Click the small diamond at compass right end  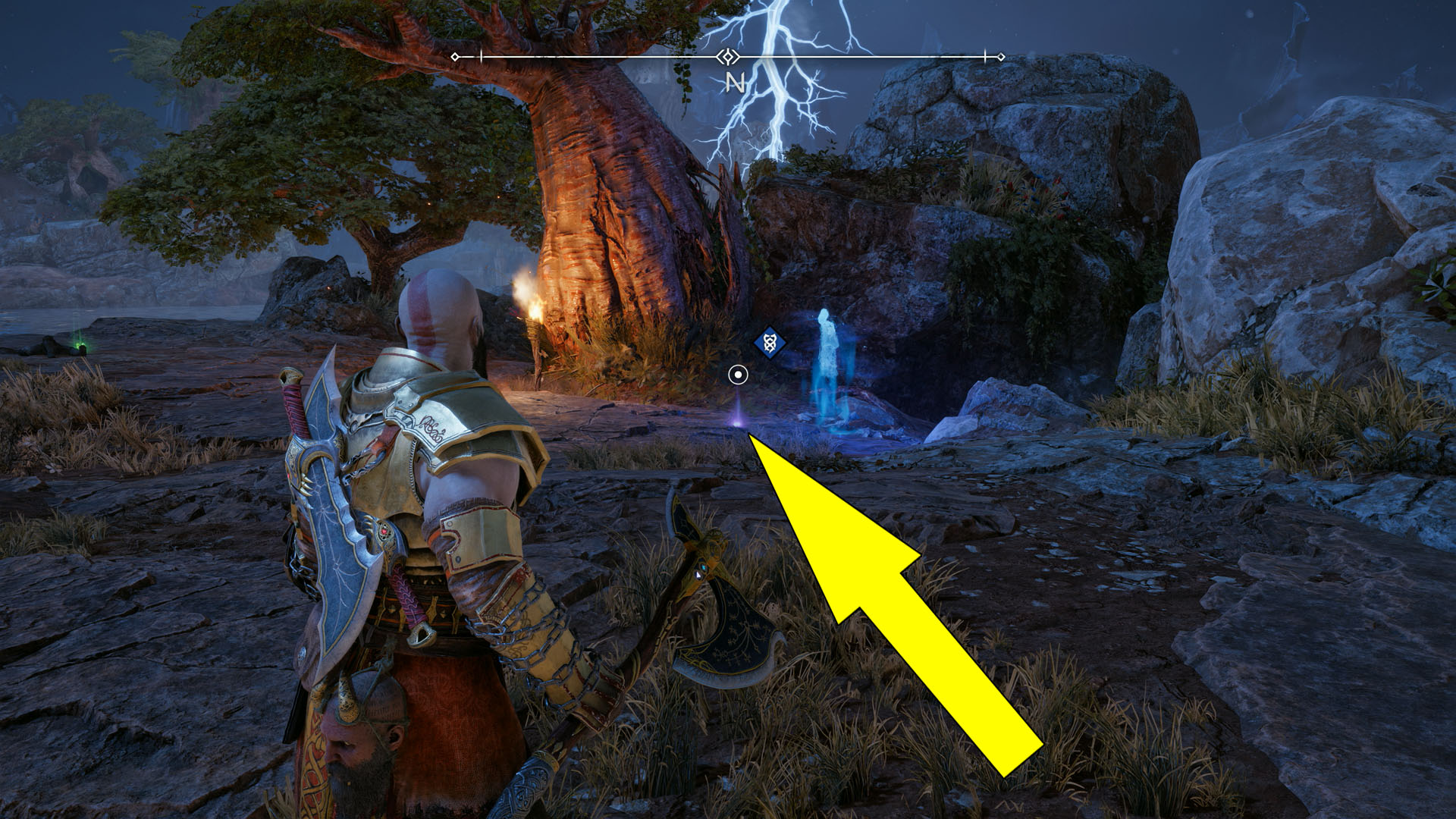1003,55
